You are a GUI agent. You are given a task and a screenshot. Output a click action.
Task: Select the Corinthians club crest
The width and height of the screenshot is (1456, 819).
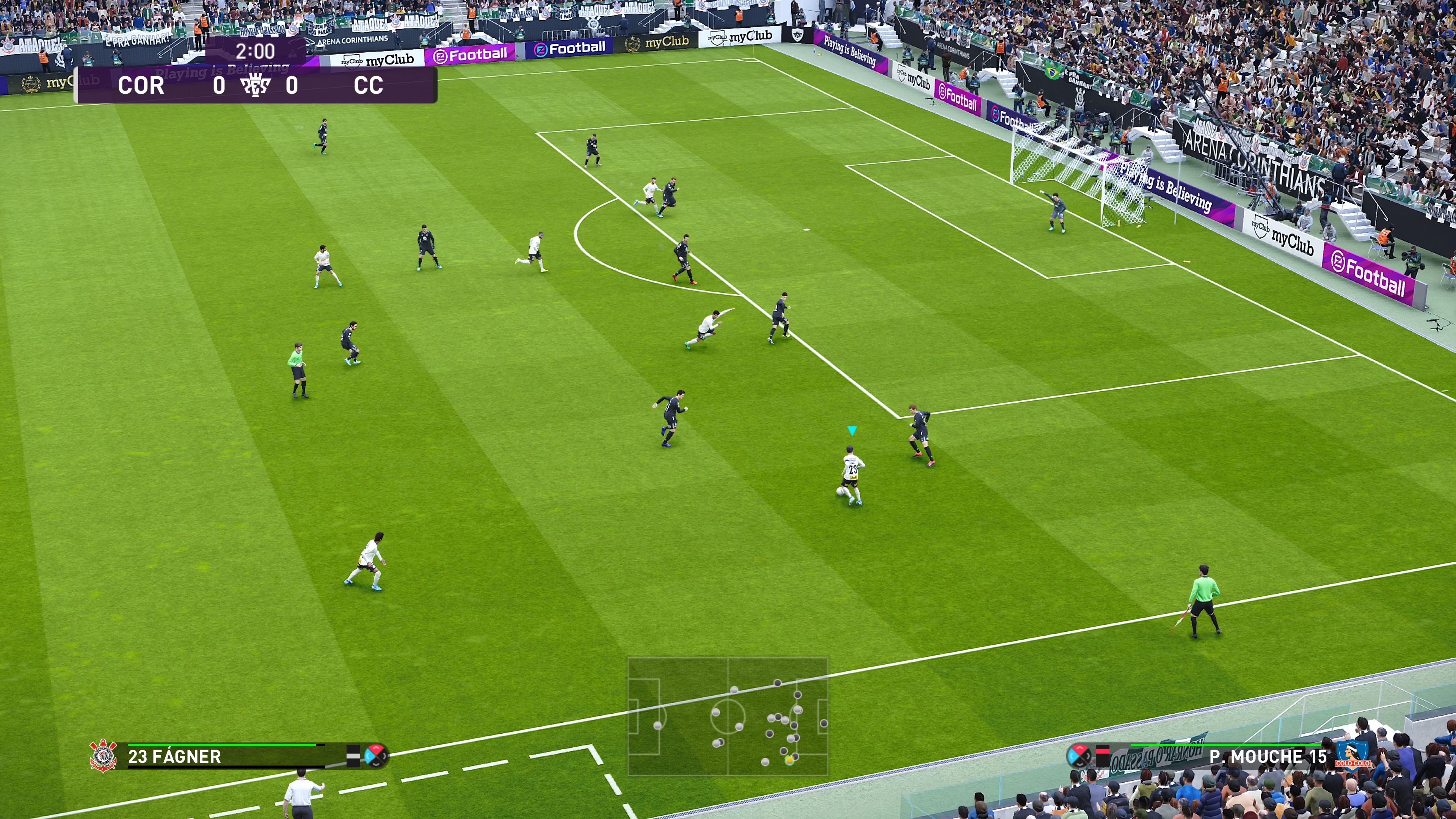104,756
